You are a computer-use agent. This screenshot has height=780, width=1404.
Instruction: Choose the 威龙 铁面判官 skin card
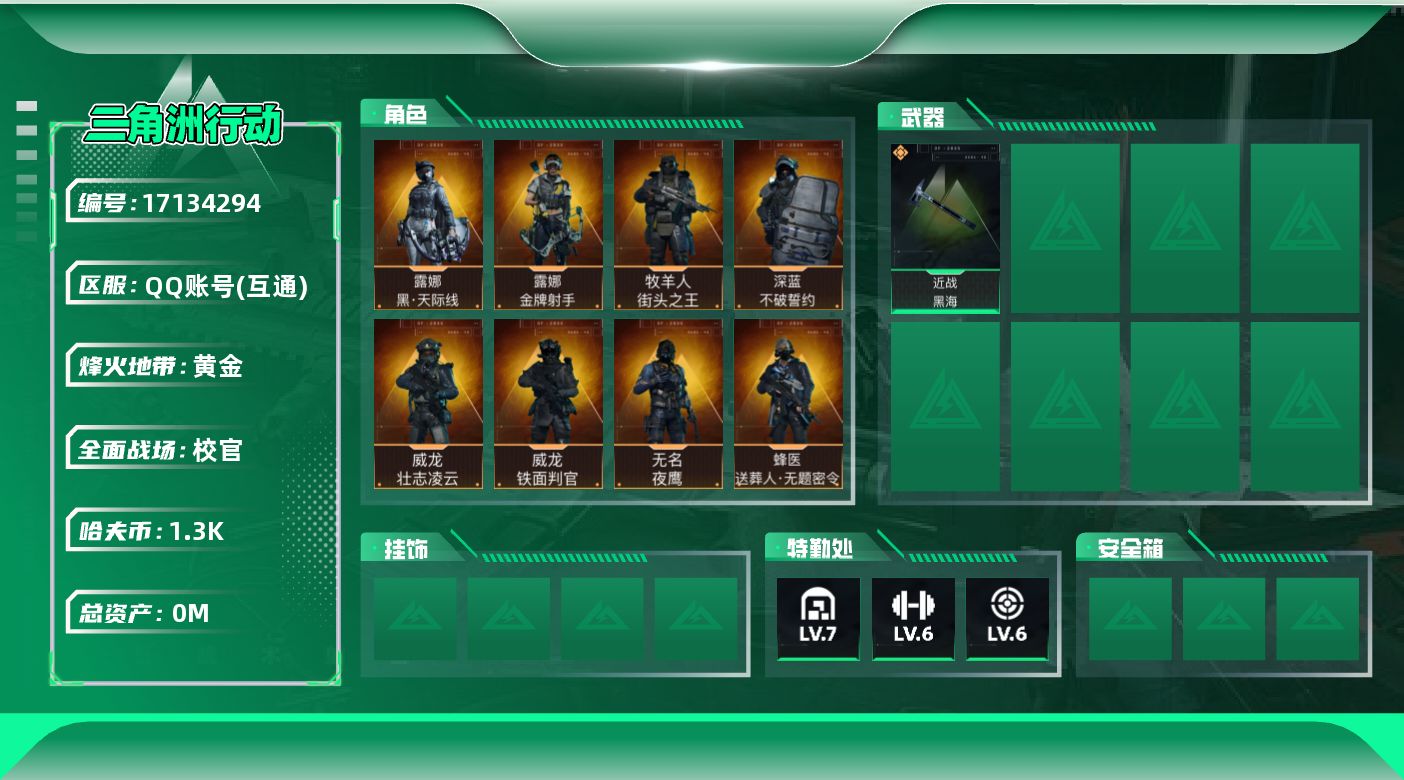point(548,403)
